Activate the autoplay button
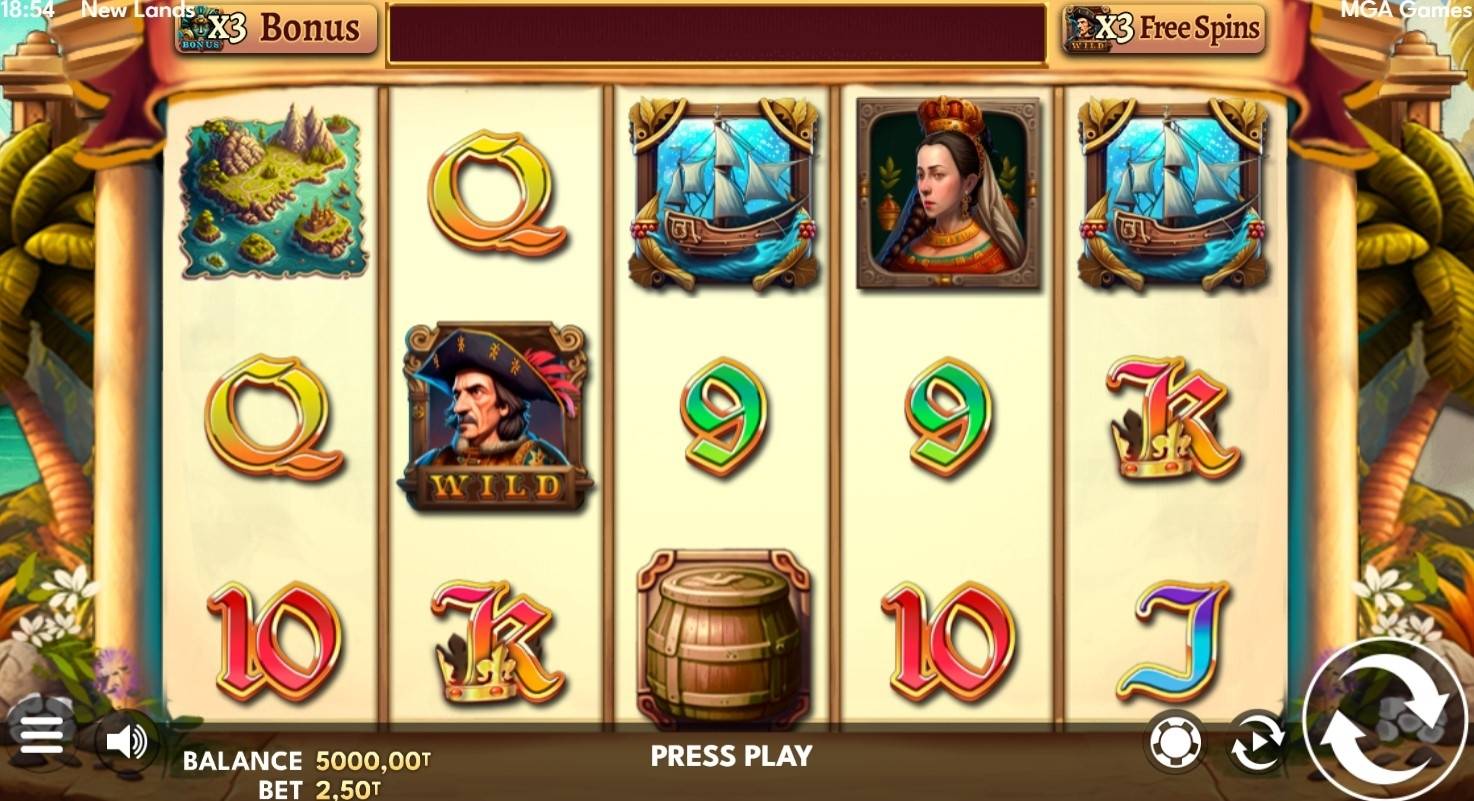Screen dimensions: 1474x801 click(x=1257, y=742)
